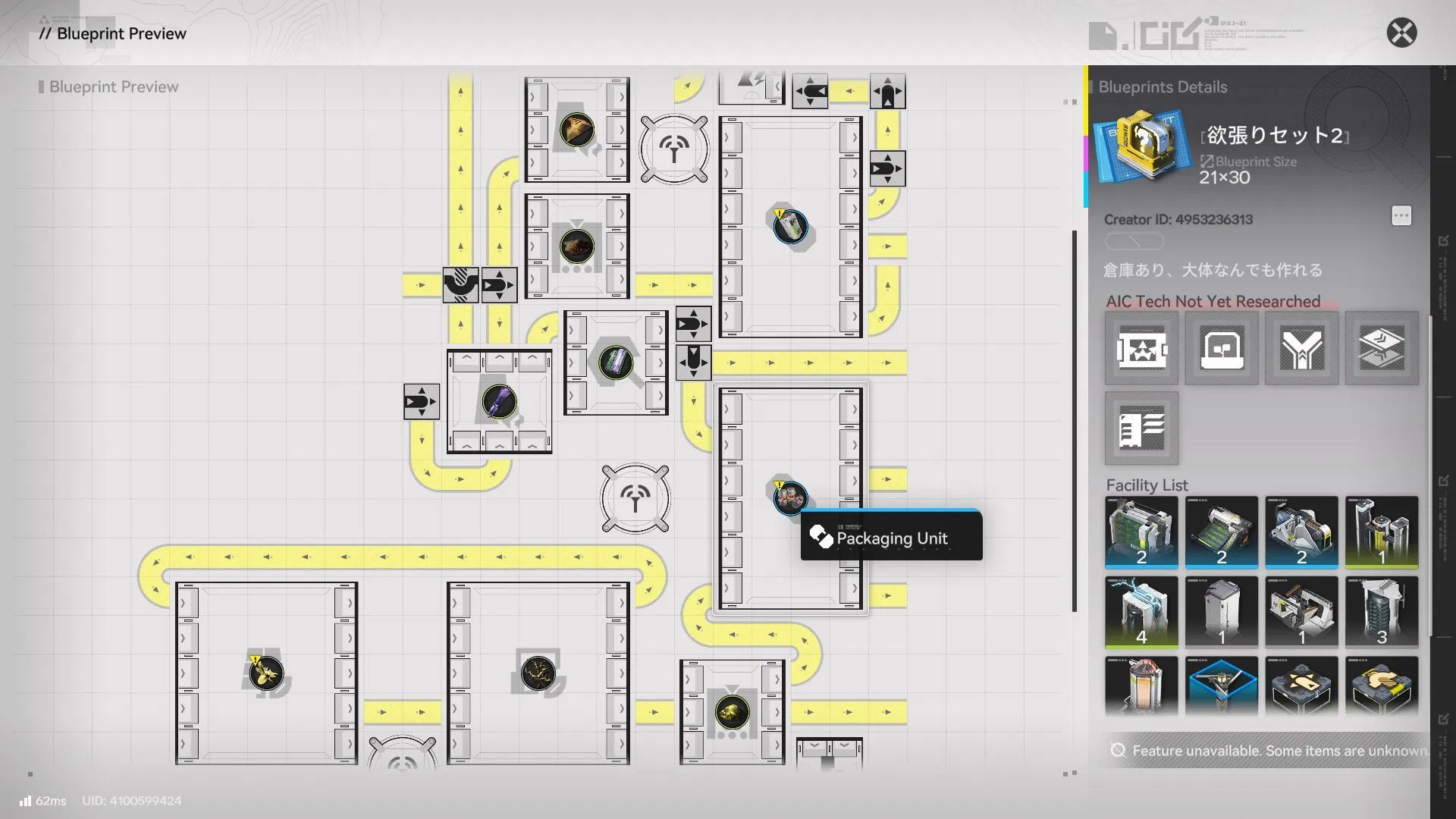Click the blueprint's gold box thumbnail
The width and height of the screenshot is (1456, 819).
pos(1143,146)
